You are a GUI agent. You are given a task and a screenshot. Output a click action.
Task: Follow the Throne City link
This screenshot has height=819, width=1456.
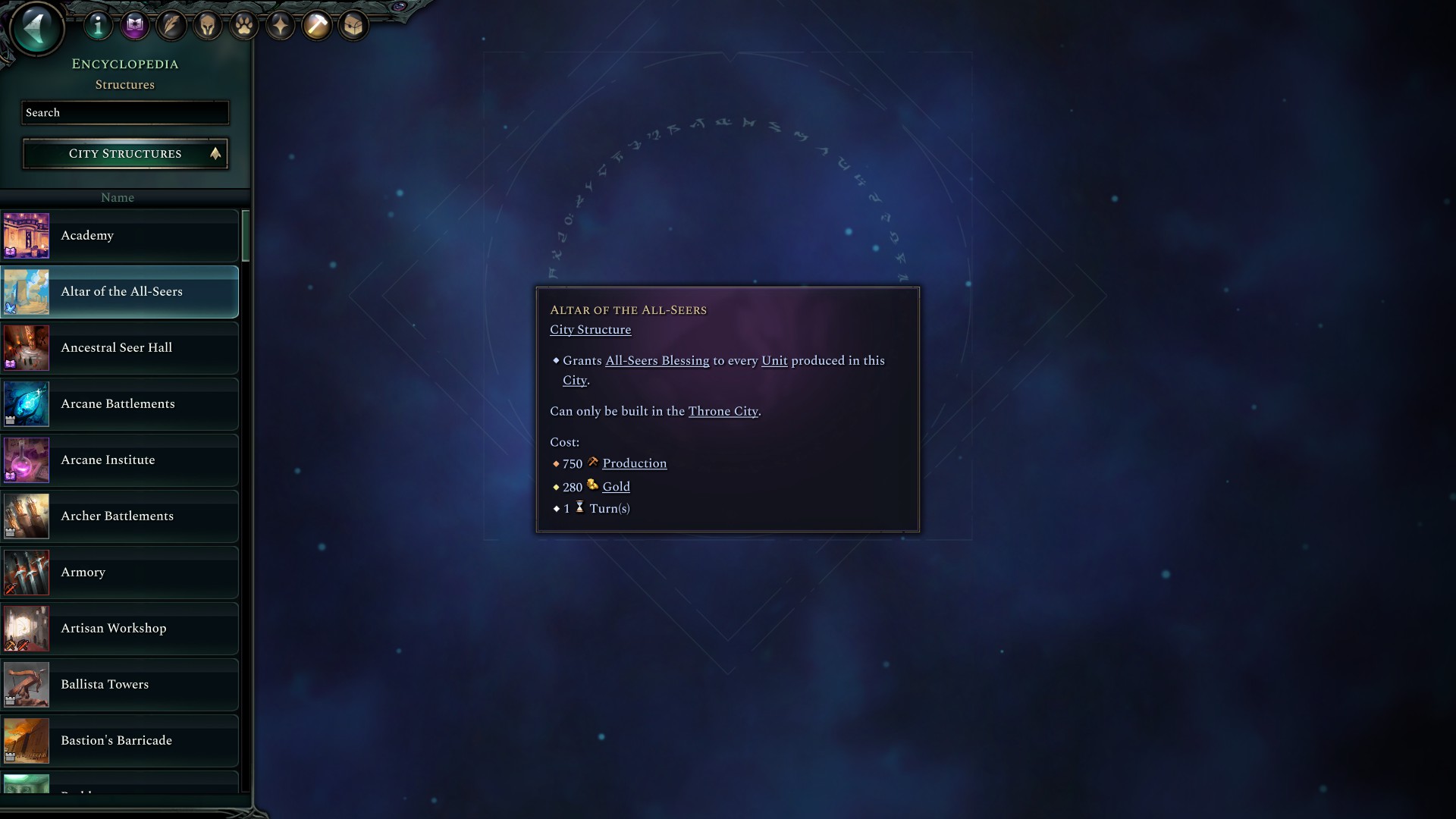click(x=722, y=411)
